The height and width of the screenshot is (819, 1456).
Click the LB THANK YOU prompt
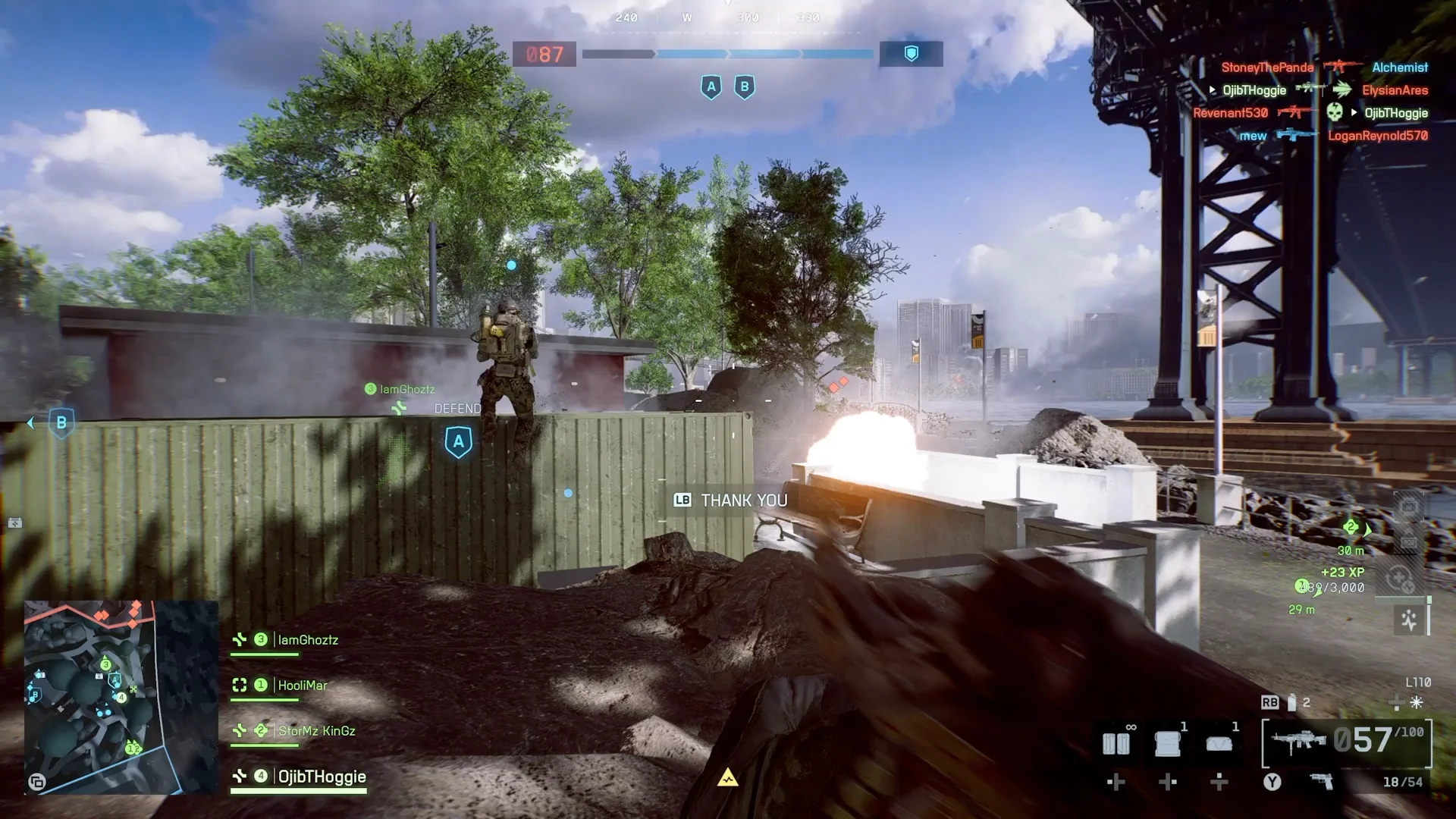pyautogui.click(x=730, y=500)
